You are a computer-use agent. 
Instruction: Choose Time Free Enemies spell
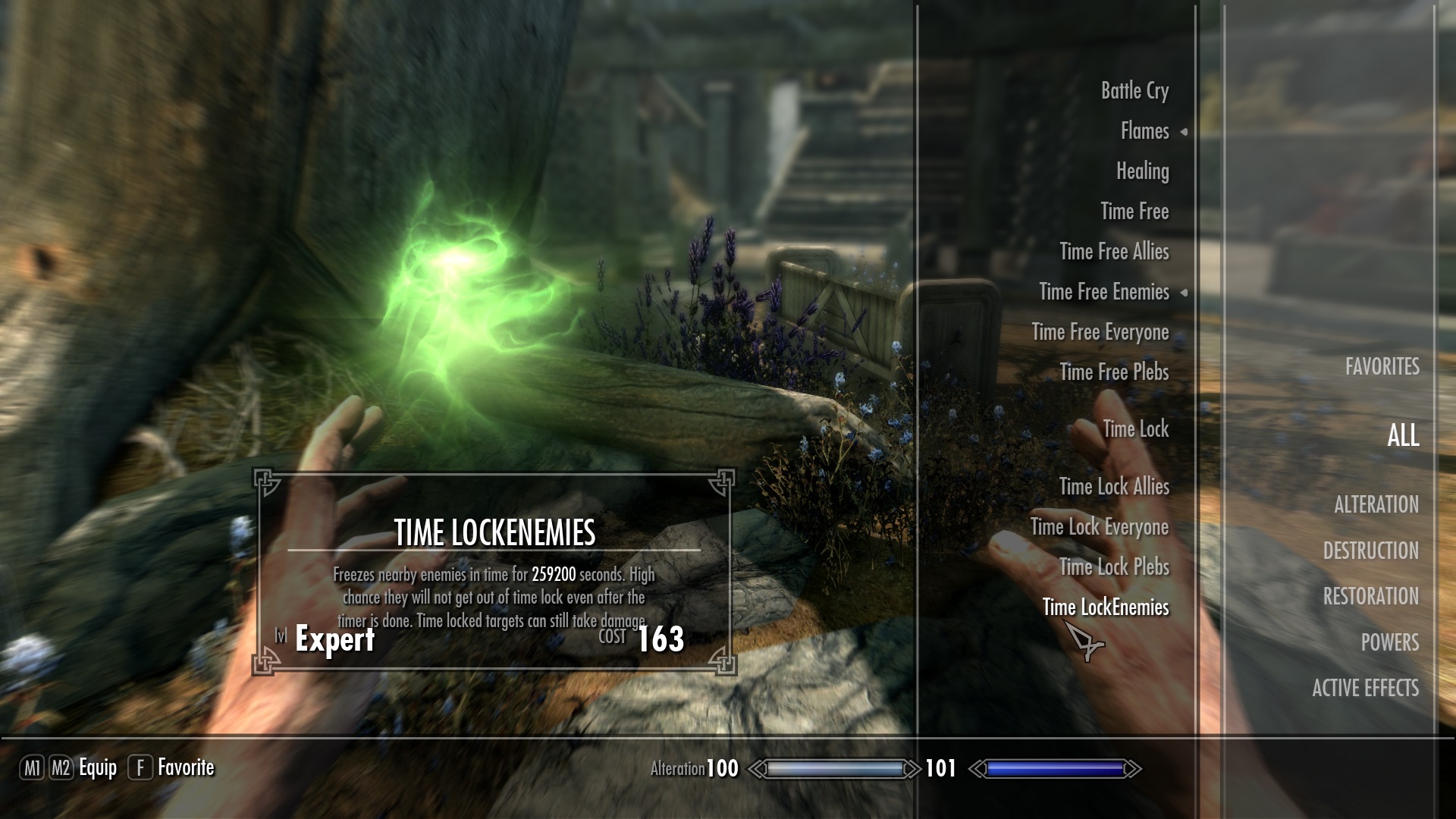[1103, 292]
